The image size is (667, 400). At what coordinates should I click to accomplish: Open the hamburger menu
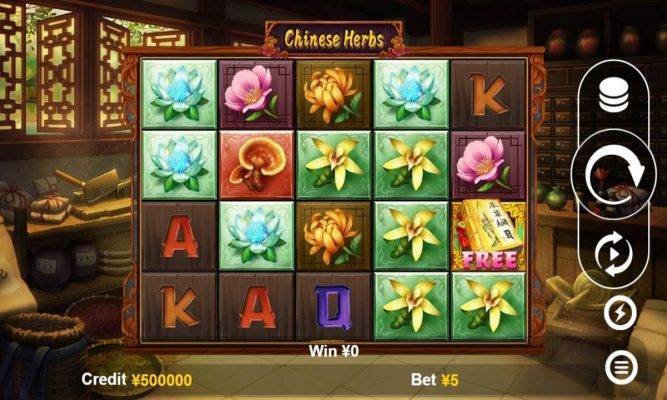pyautogui.click(x=621, y=369)
